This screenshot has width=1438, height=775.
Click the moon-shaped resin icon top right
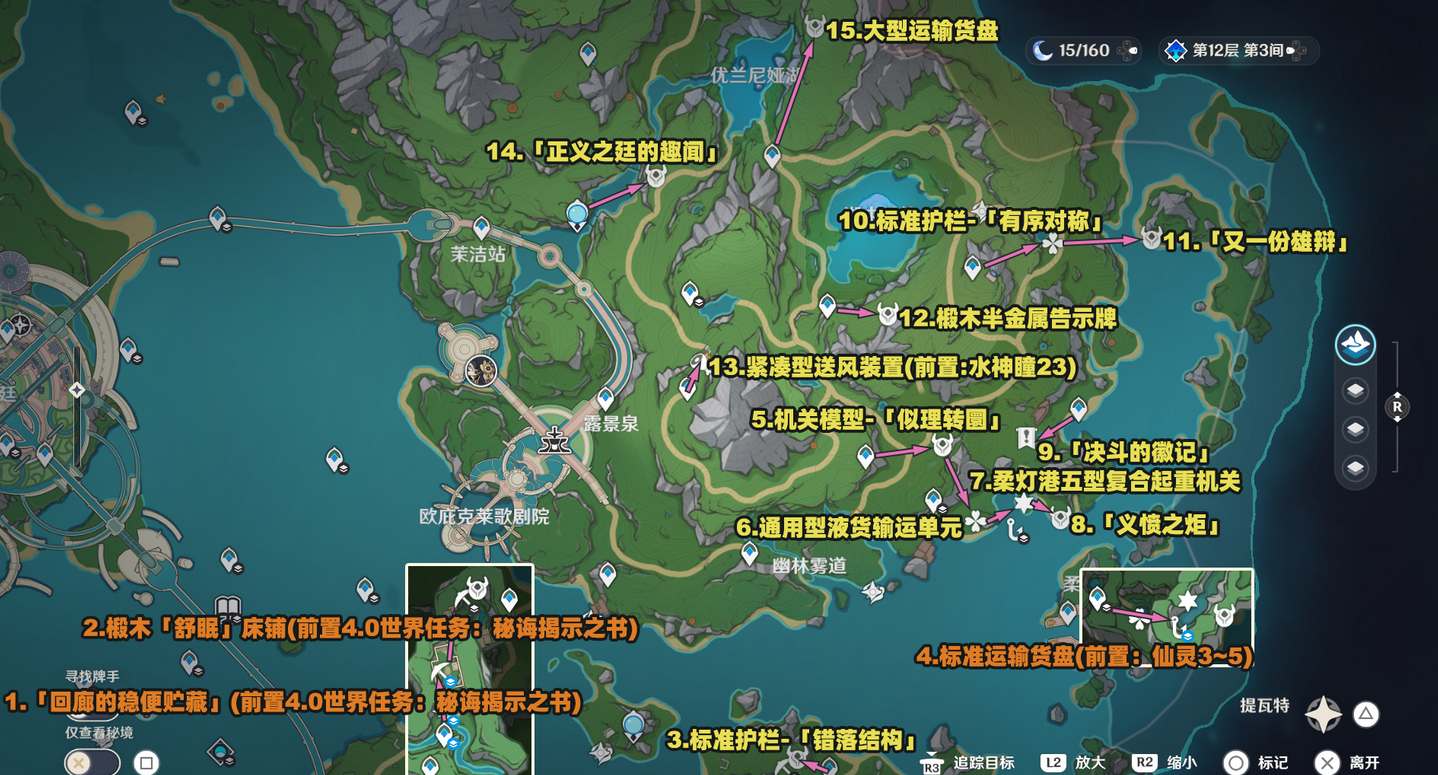(1042, 49)
